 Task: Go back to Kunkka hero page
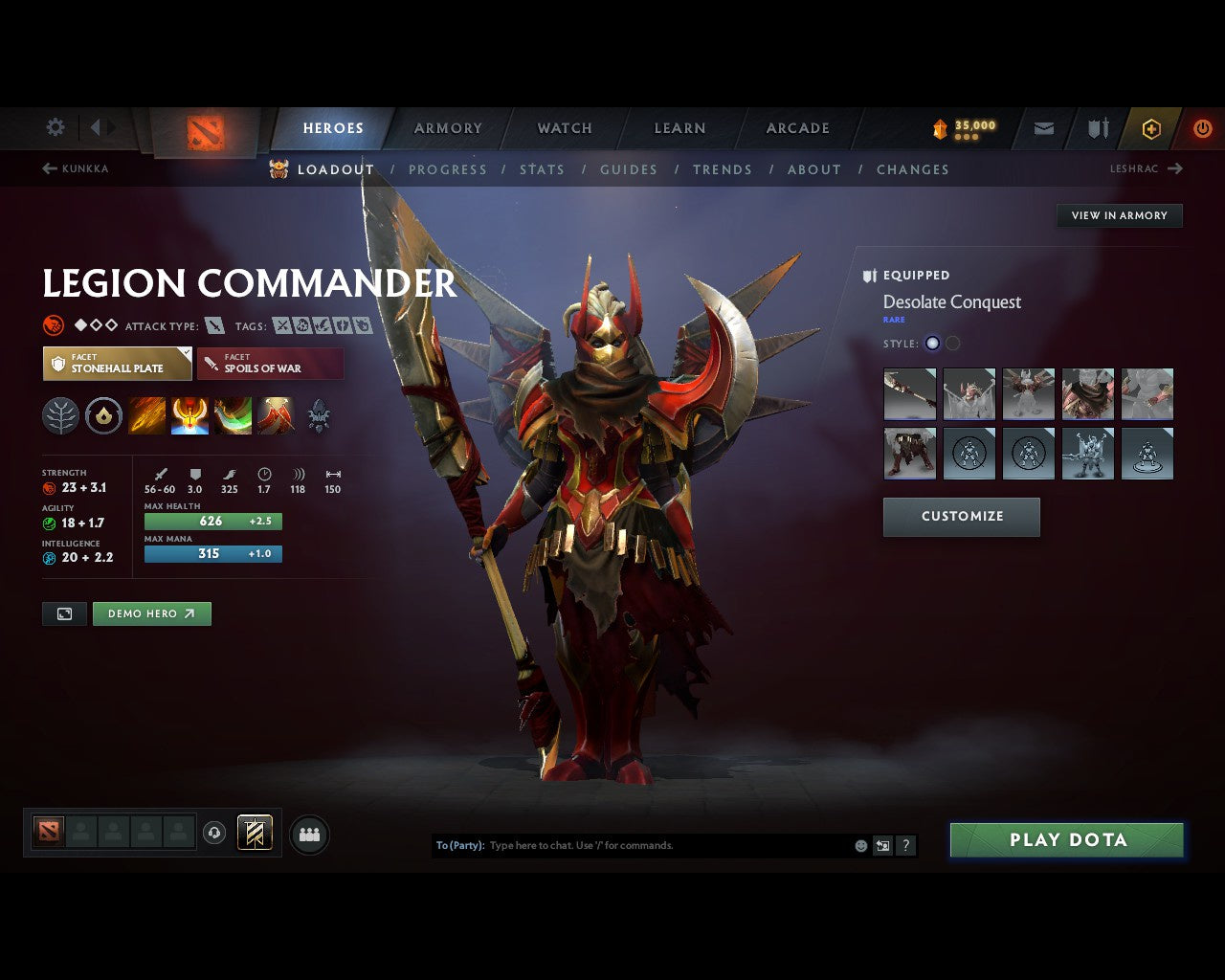[x=77, y=168]
